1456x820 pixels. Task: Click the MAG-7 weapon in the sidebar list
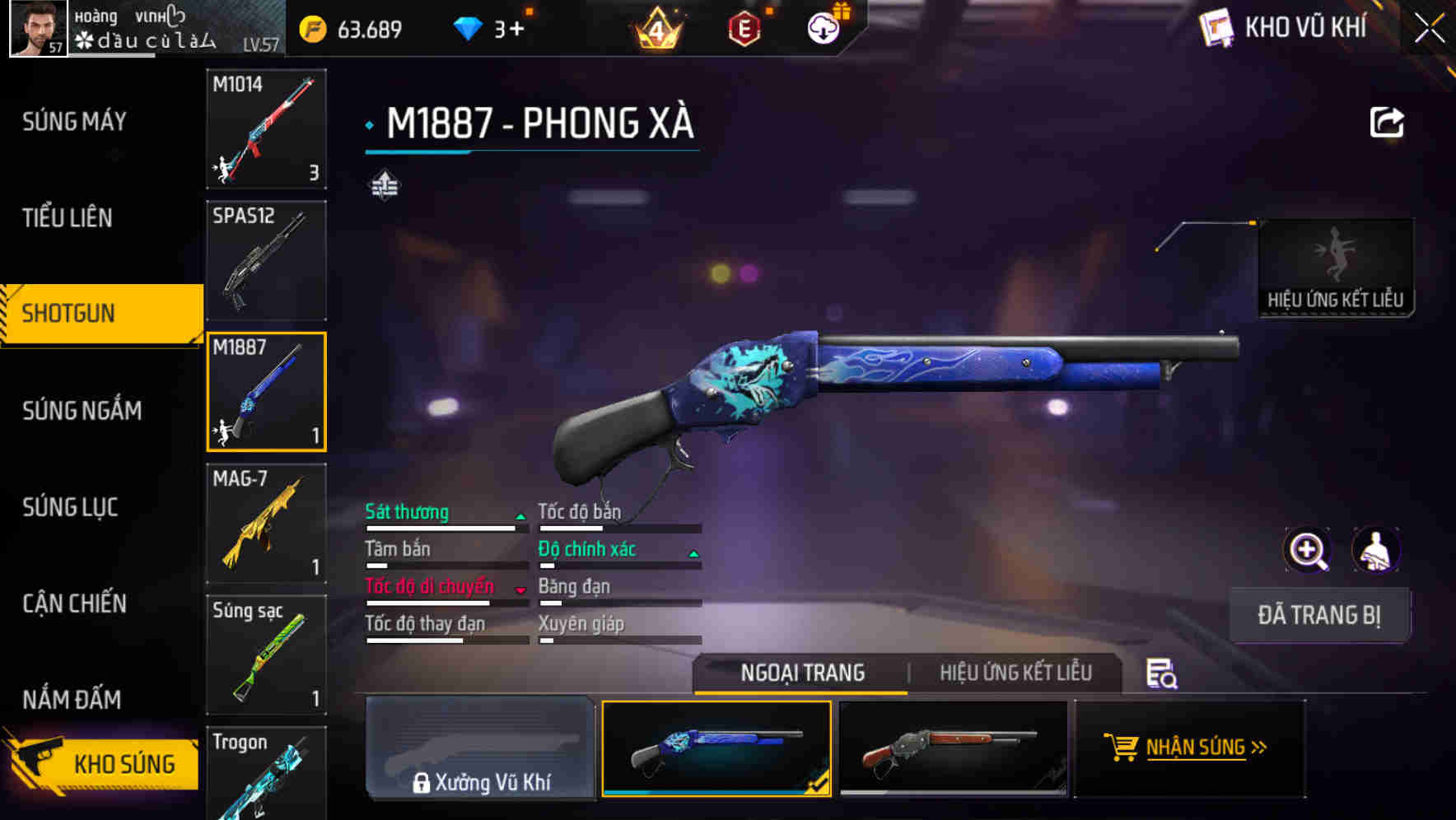point(265,523)
